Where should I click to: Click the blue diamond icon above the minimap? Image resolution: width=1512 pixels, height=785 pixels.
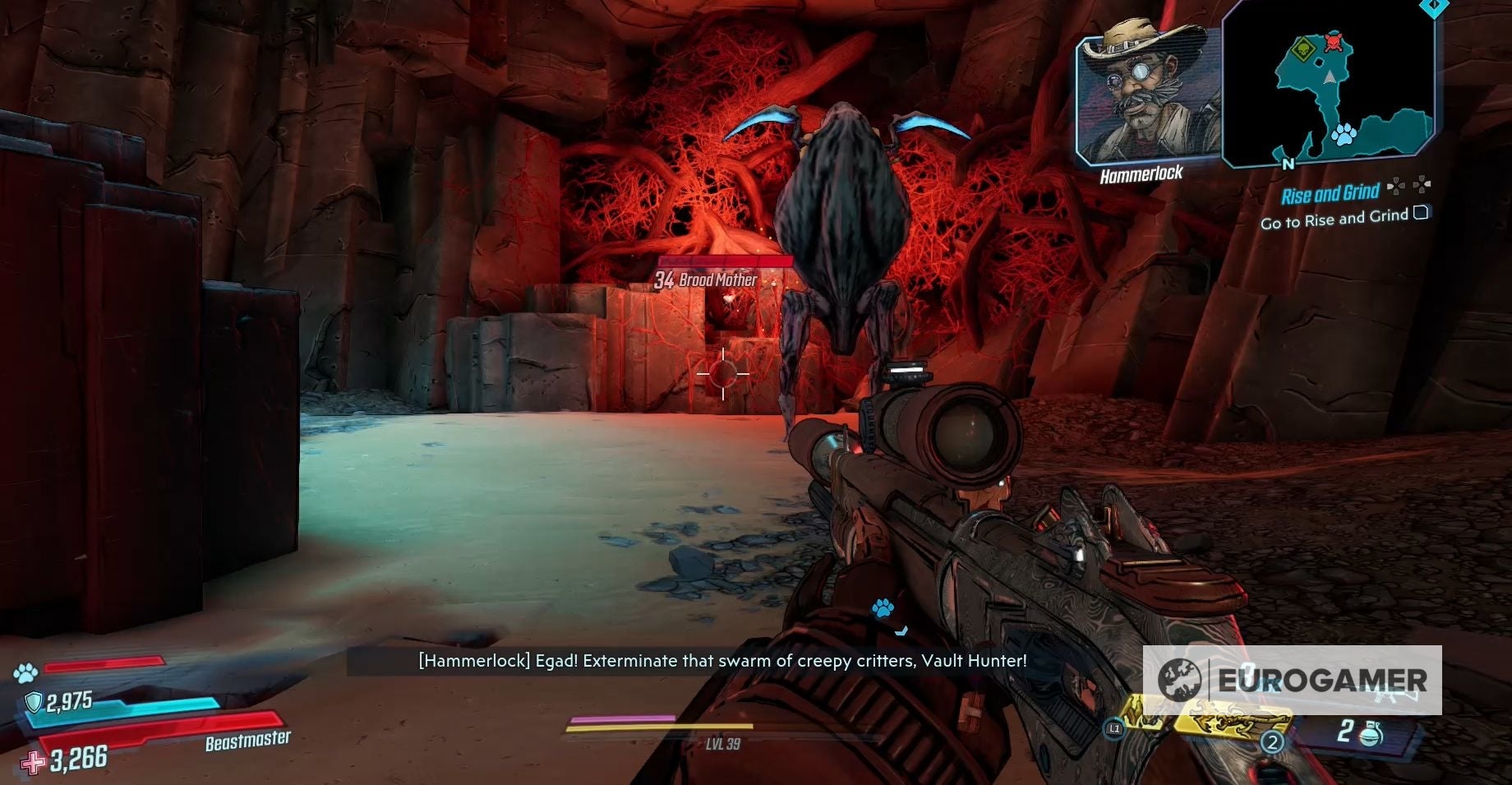pos(1434,5)
